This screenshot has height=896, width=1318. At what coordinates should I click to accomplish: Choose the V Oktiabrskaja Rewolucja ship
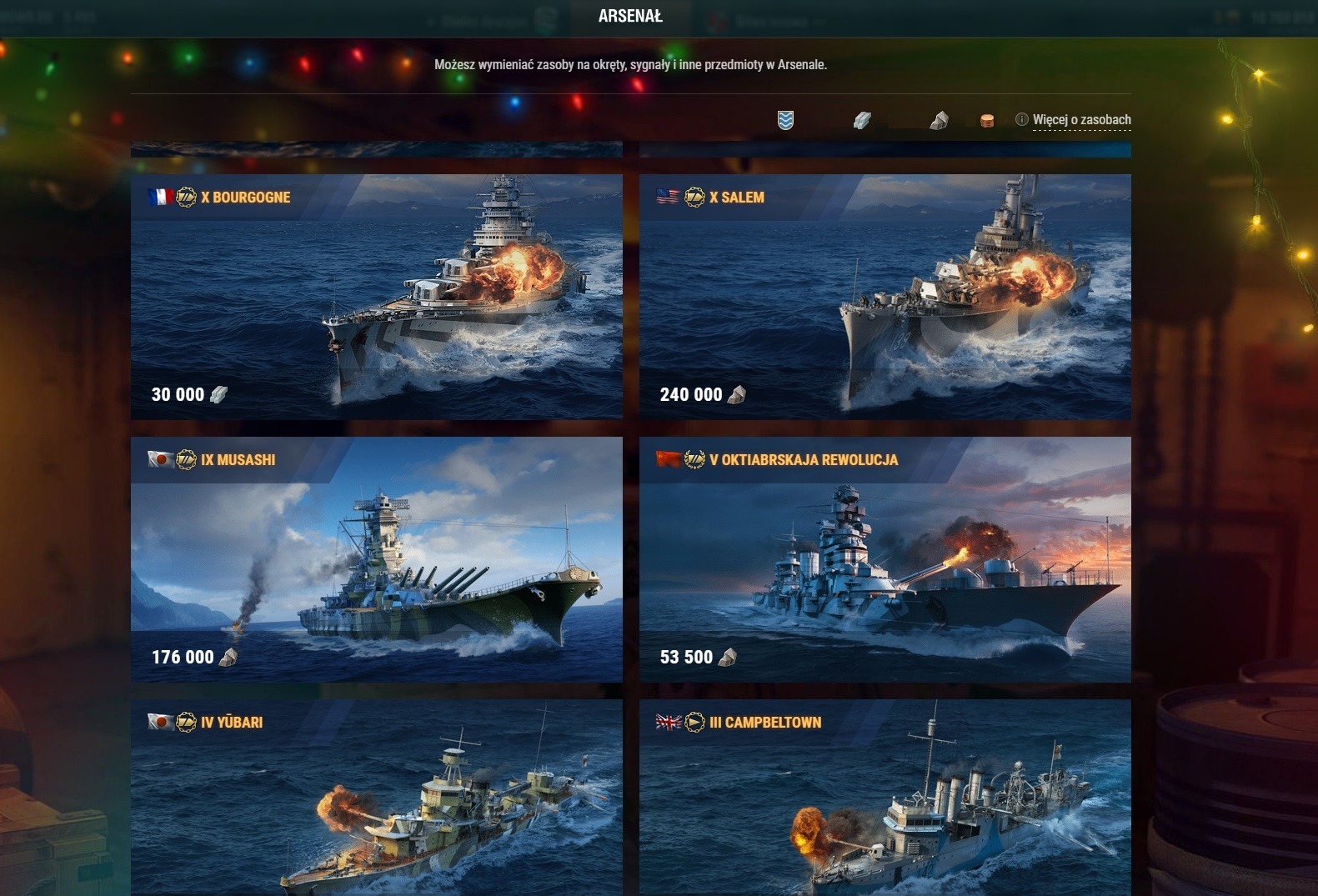(885, 558)
